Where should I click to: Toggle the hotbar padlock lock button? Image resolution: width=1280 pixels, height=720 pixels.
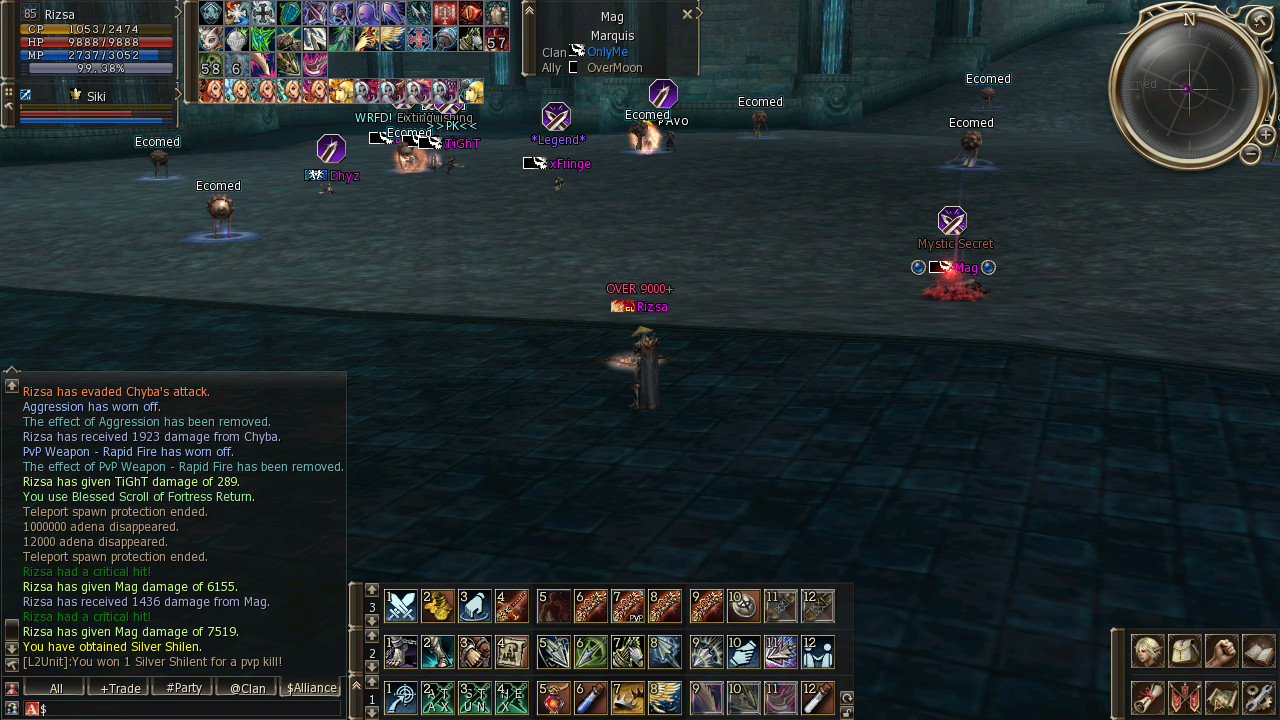(x=847, y=712)
